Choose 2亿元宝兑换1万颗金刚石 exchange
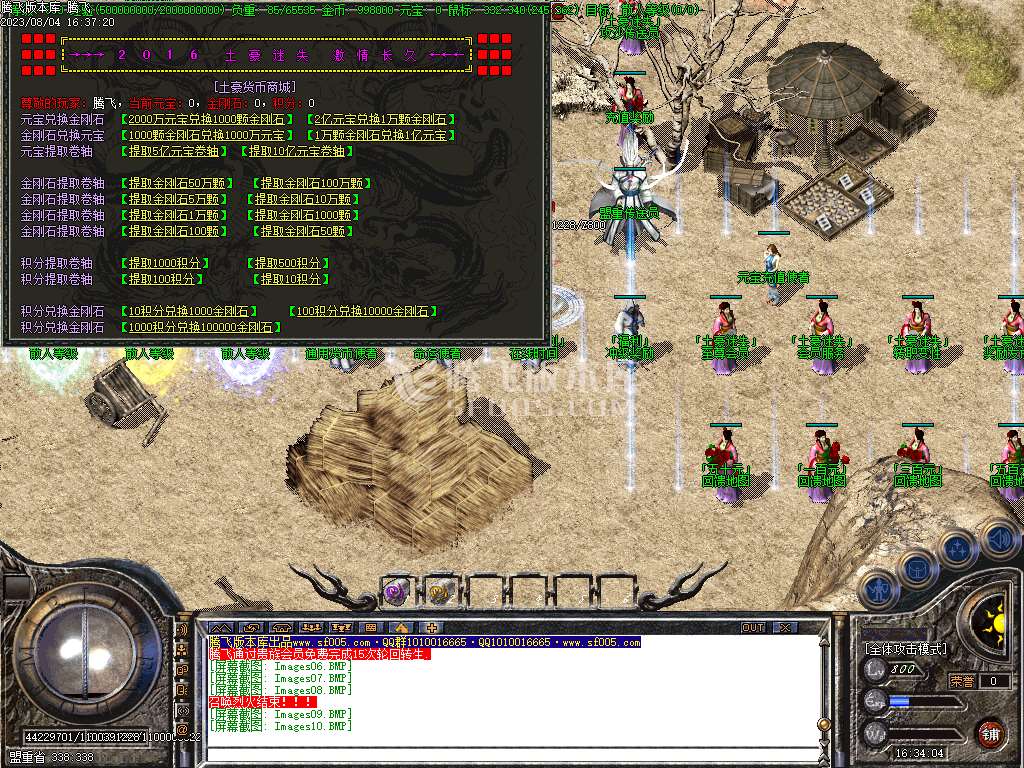This screenshot has height=768, width=1024. point(381,119)
